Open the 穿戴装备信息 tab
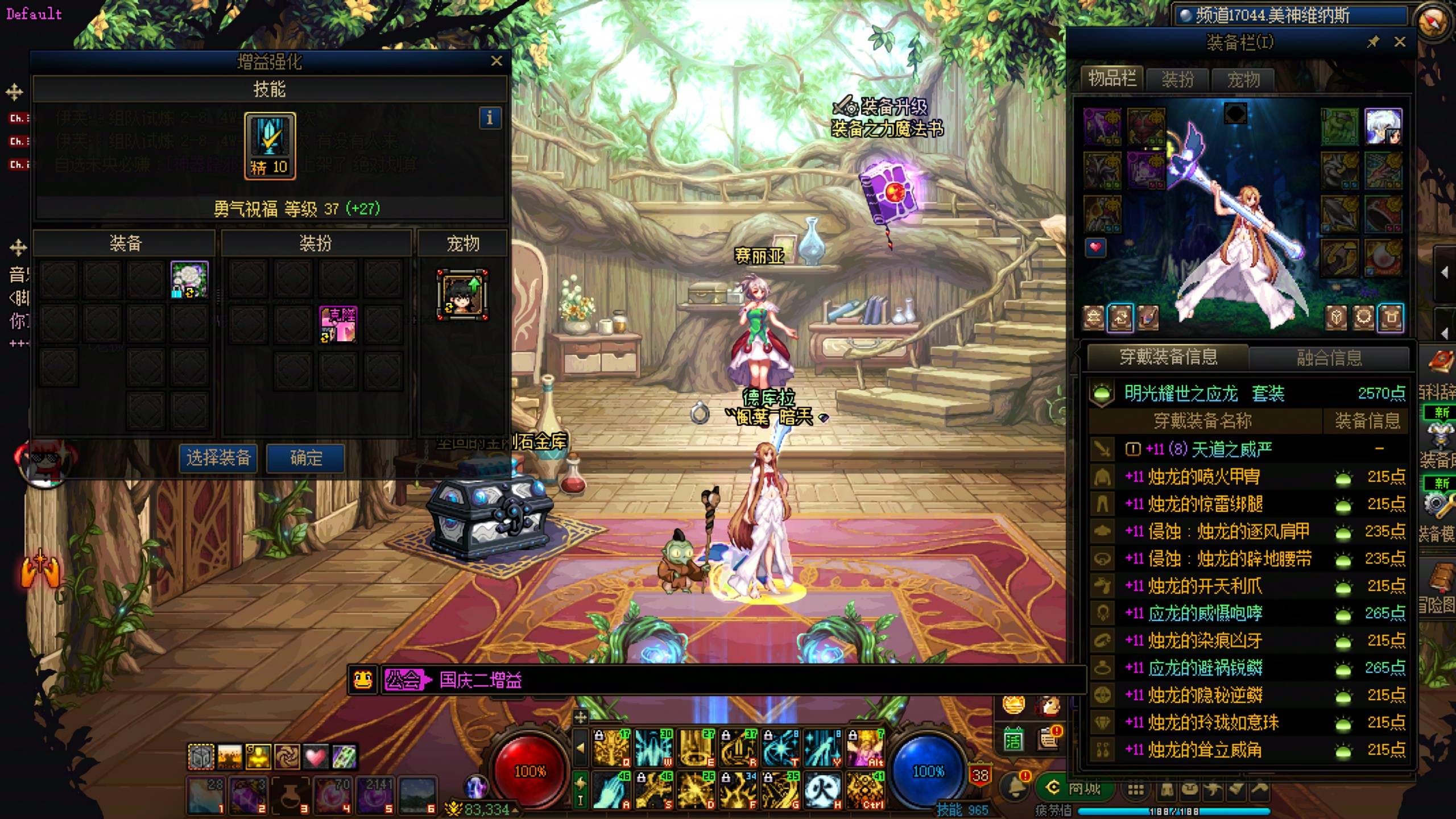 tap(1168, 357)
